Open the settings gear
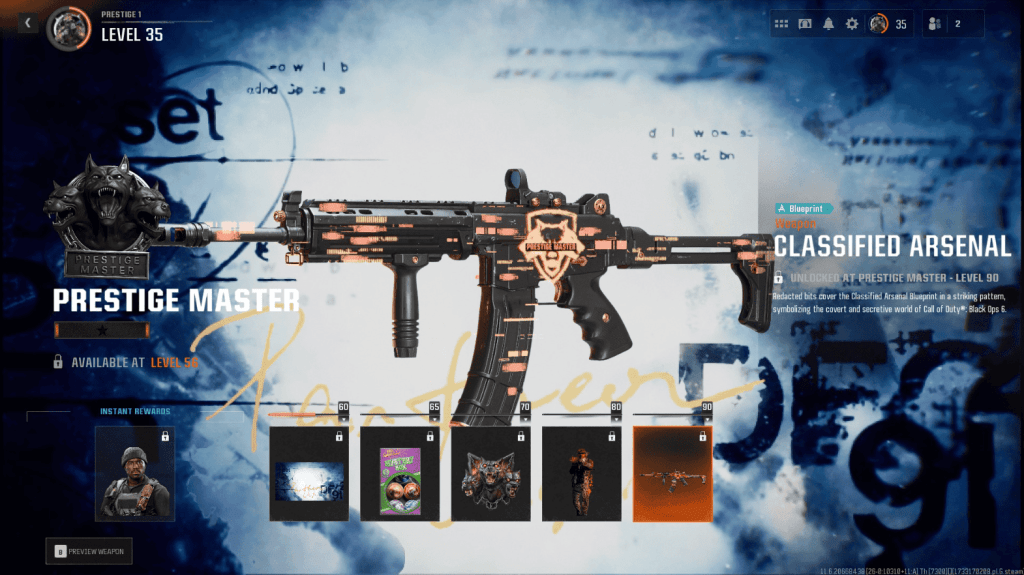1024x575 pixels. (x=852, y=24)
